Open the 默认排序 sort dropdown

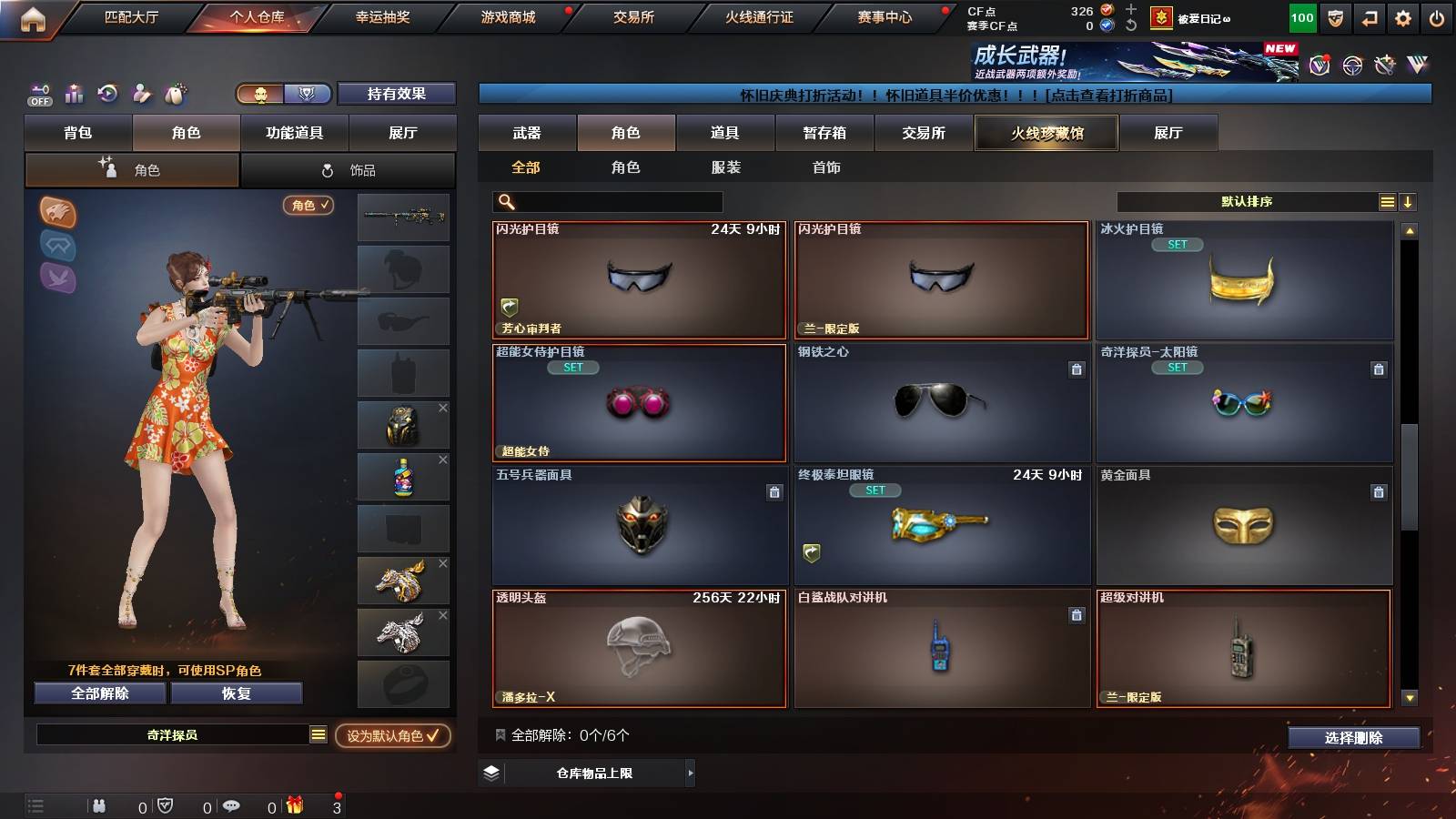(1247, 201)
